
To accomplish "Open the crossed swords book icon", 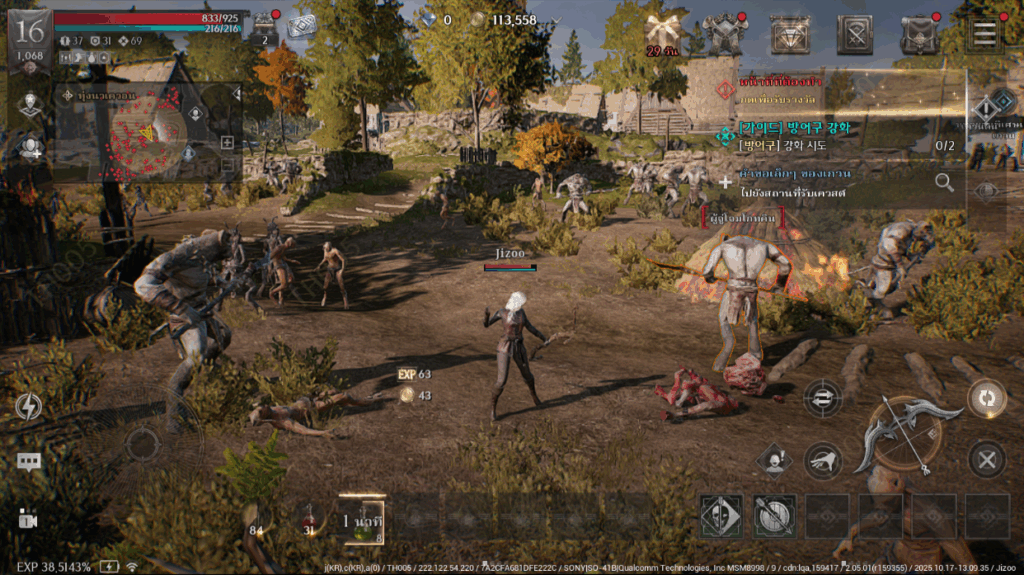I will pos(855,34).
